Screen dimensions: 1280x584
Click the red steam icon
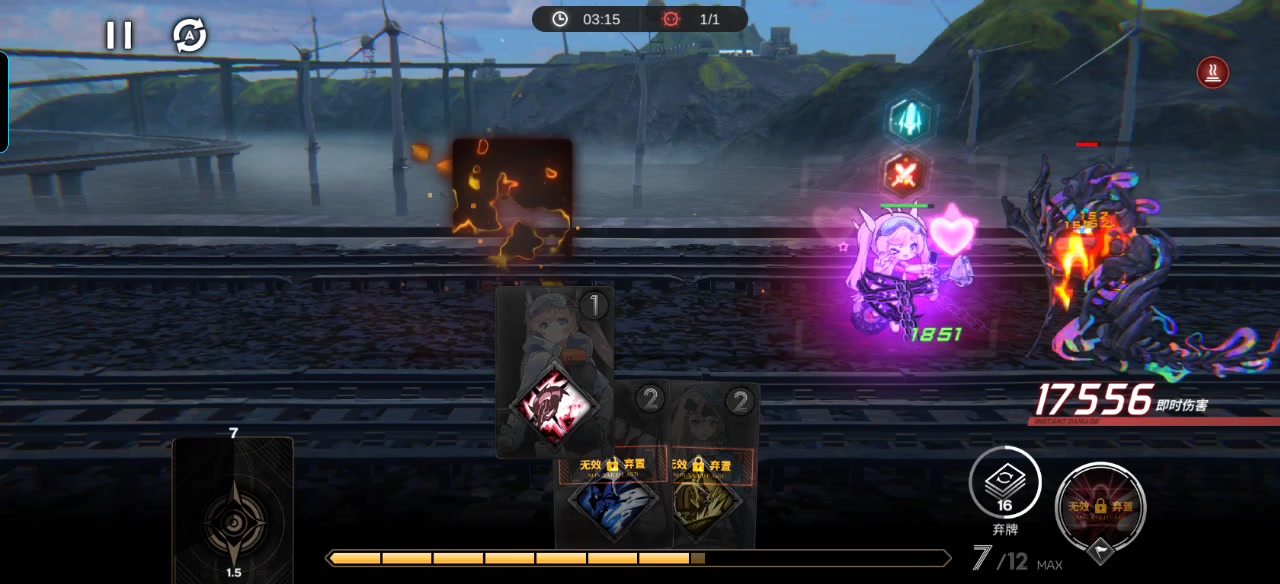1213,72
